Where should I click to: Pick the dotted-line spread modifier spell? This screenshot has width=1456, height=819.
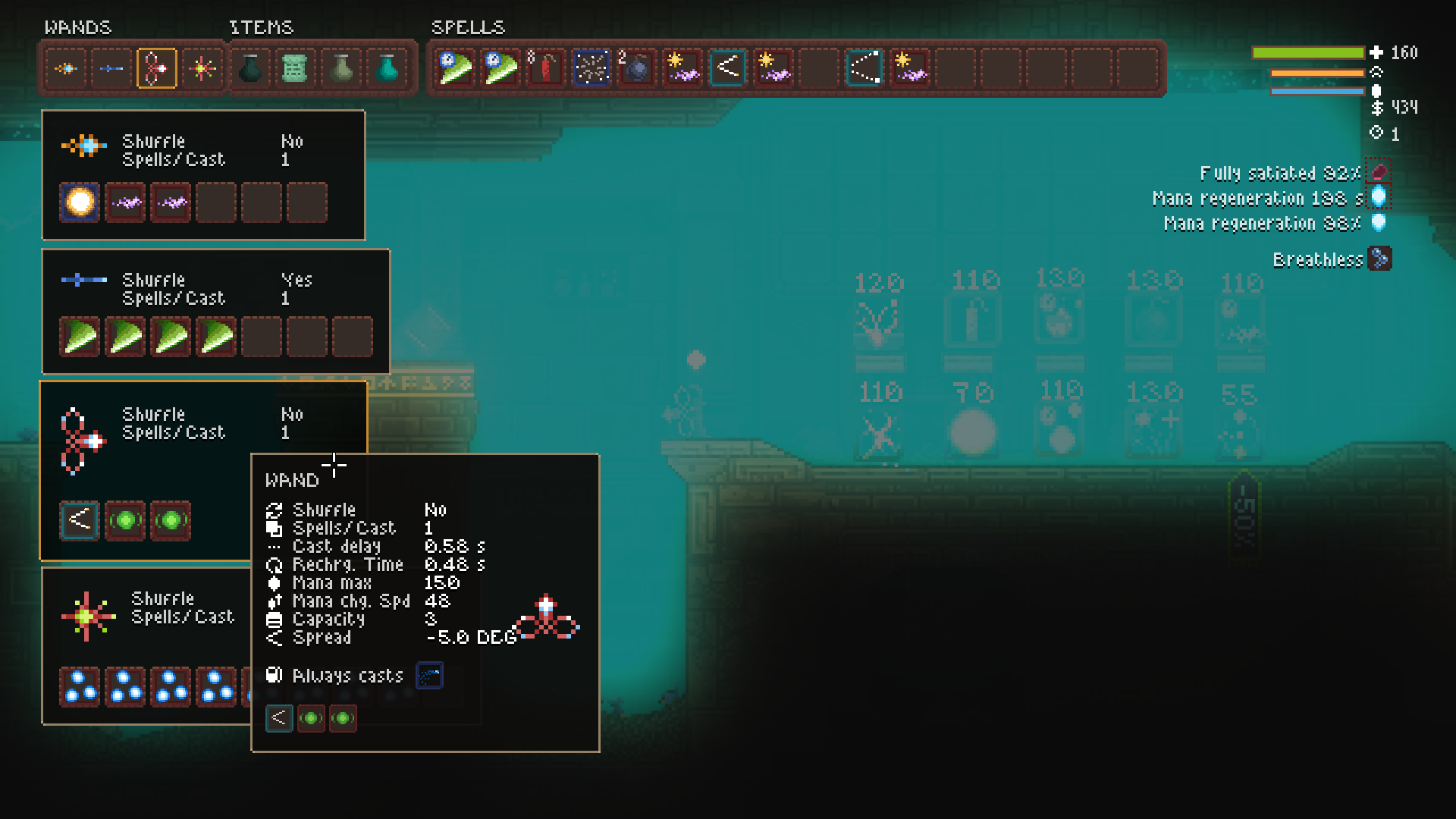point(864,69)
